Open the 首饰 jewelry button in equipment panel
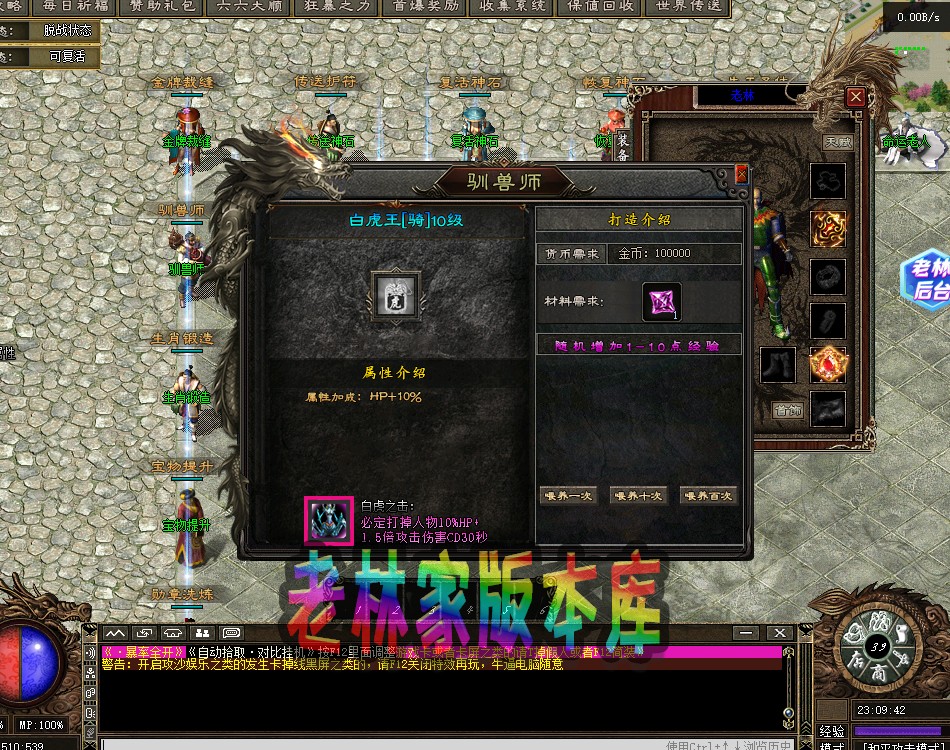This screenshot has width=950, height=750. pos(788,409)
